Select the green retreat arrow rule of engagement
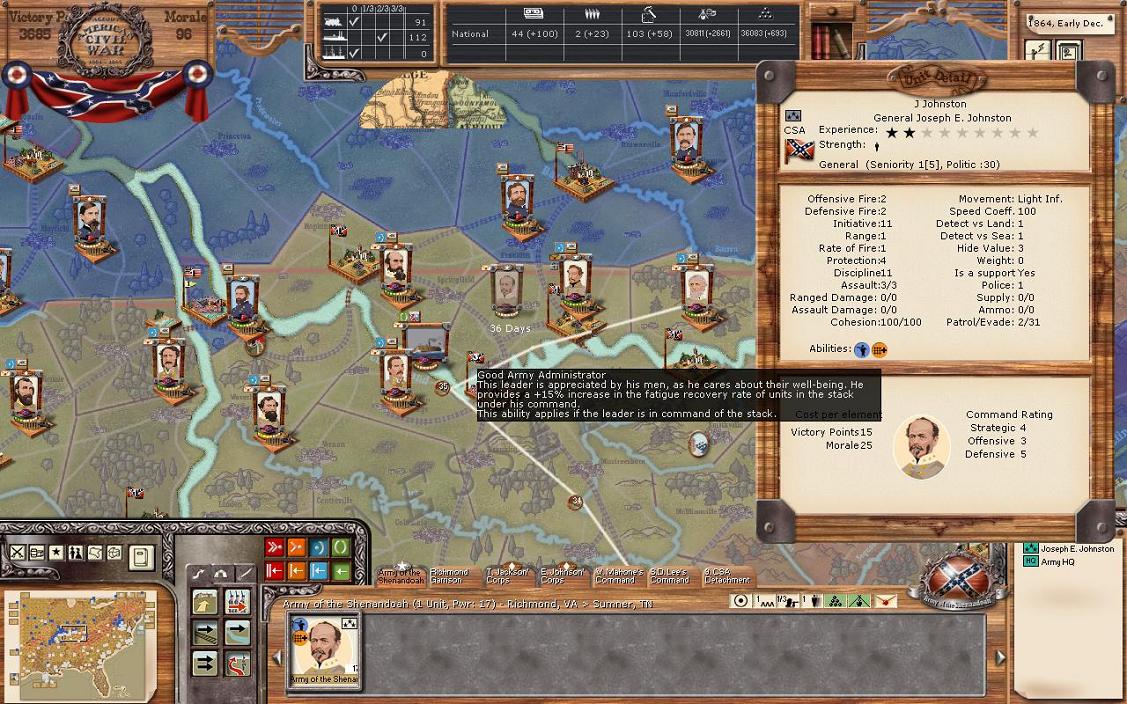The width and height of the screenshot is (1127, 704). click(341, 571)
